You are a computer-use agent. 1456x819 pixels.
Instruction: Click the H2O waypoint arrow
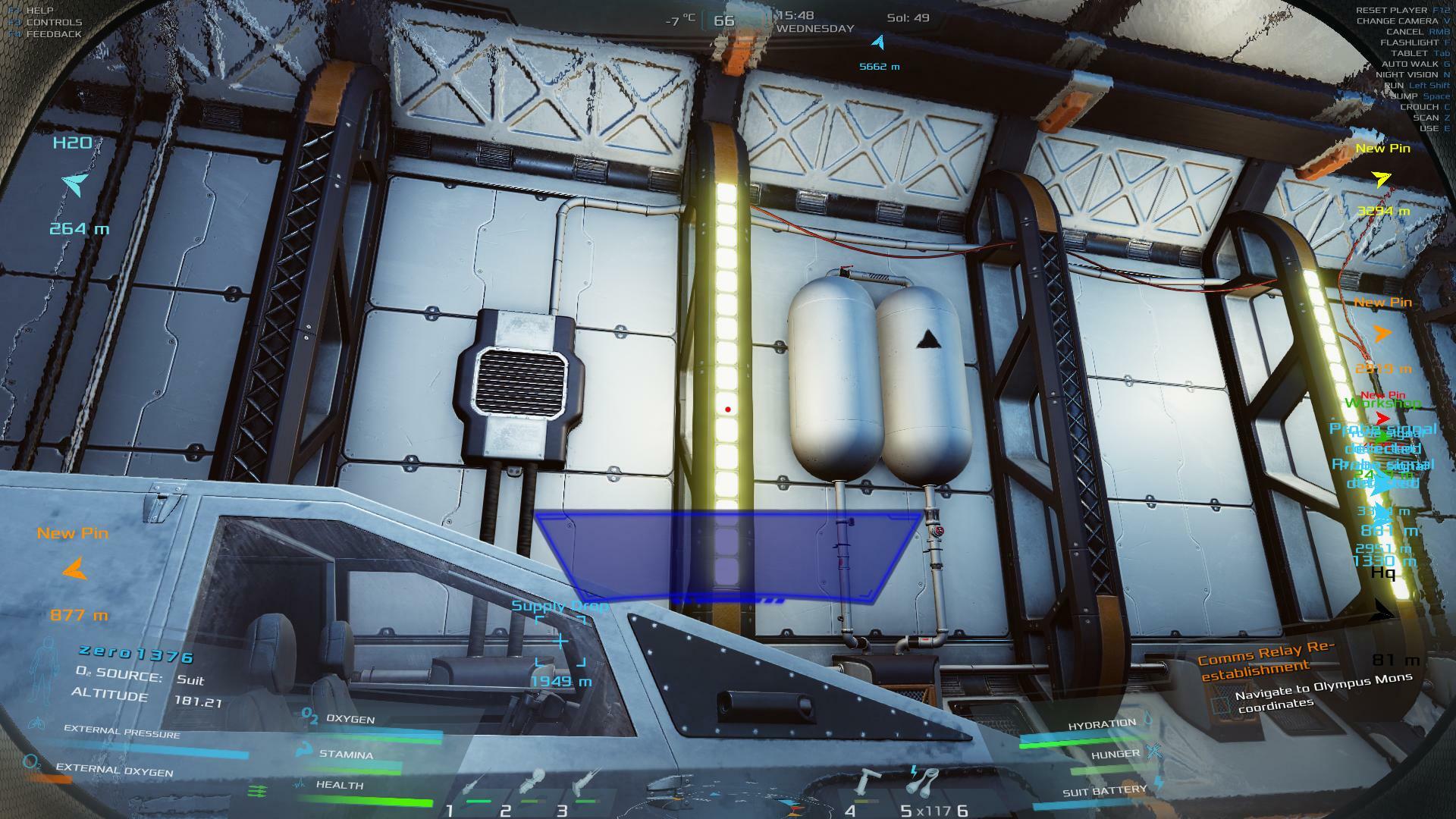pos(76,184)
